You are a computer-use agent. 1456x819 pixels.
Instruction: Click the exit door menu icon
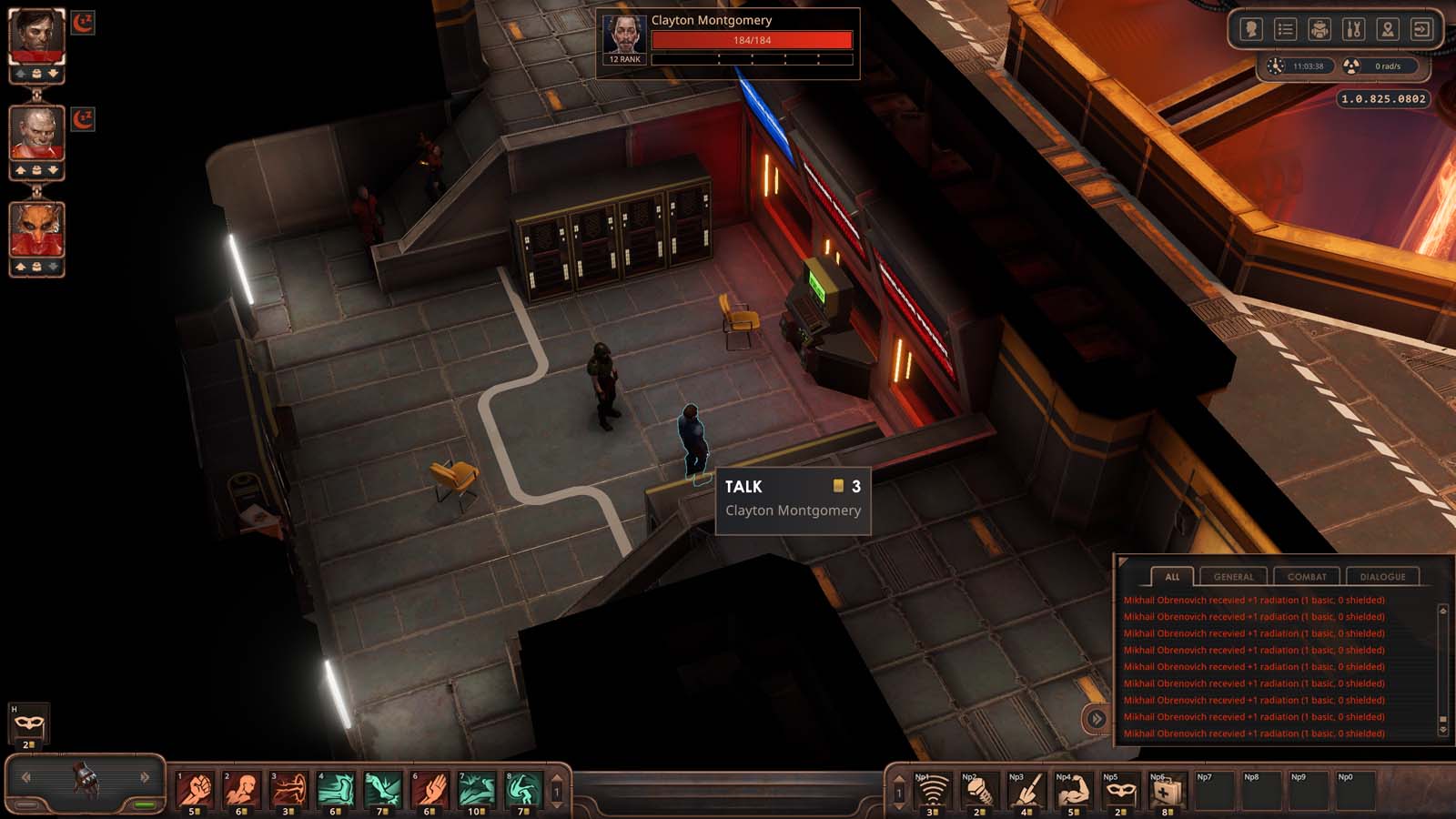(x=1421, y=30)
